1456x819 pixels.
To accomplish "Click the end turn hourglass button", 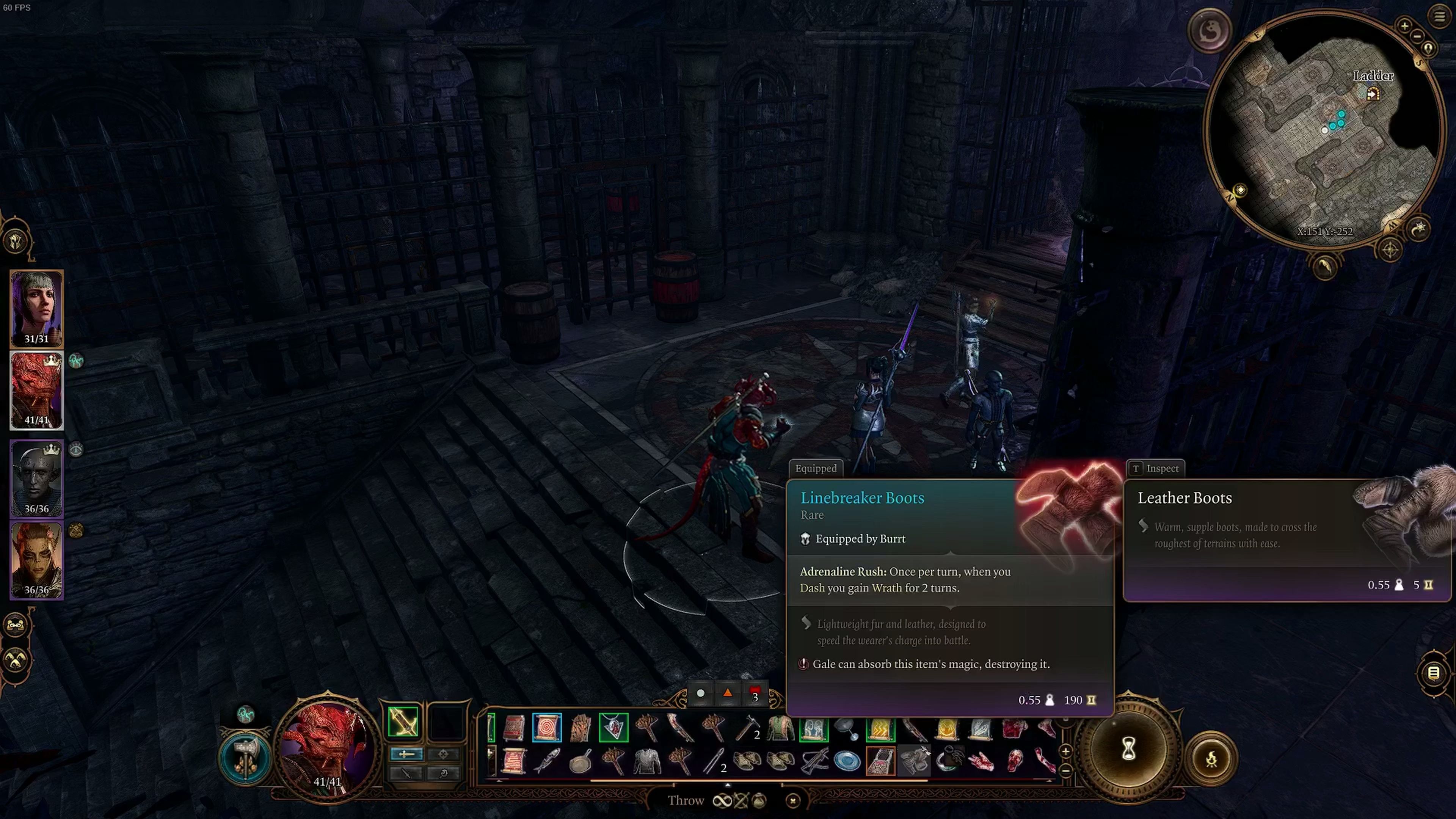I will 1128,750.
